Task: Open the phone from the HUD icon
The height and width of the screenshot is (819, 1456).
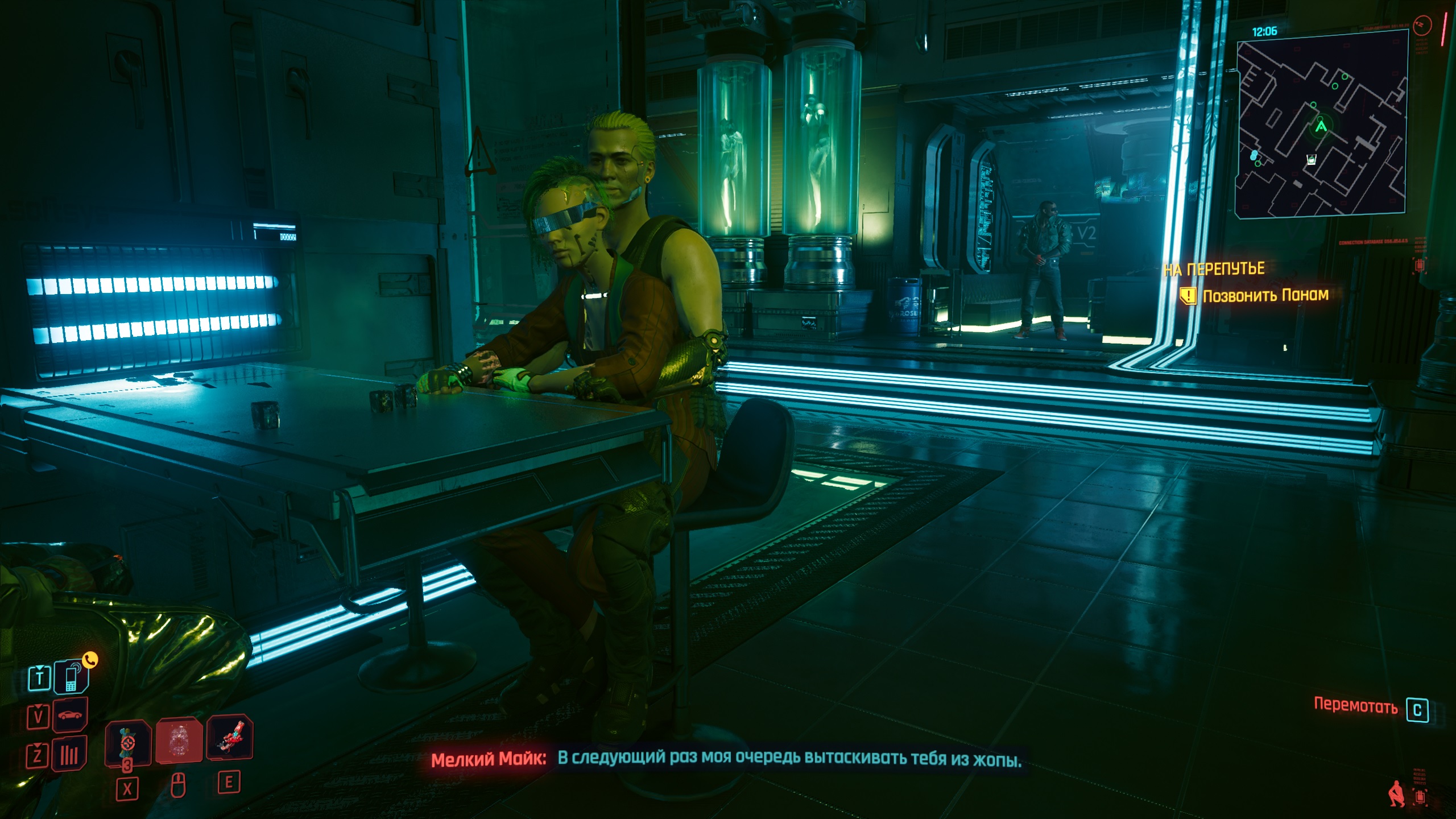Action: [x=71, y=677]
